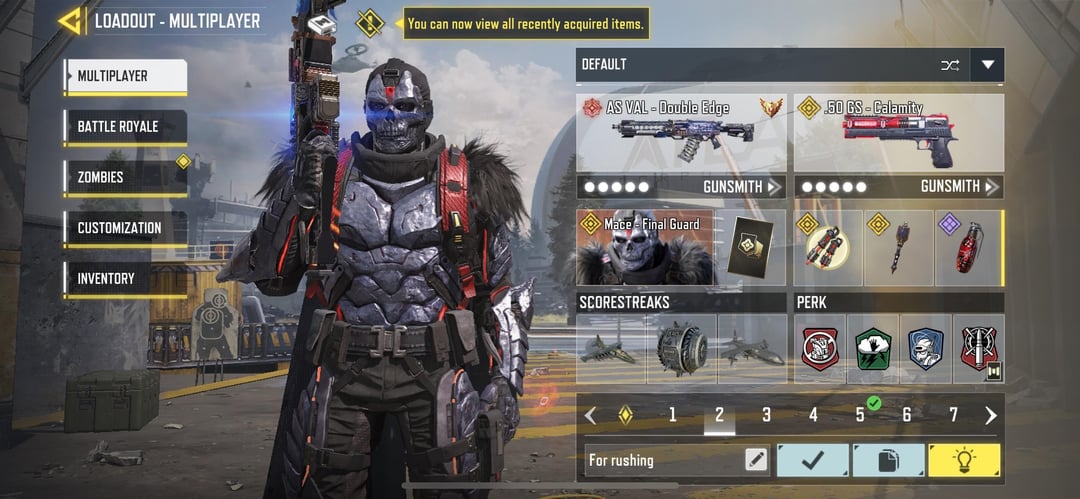Viewport: 1080px width, 499px height.
Task: Click the shuffle loadout icon
Action: pyautogui.click(x=949, y=65)
